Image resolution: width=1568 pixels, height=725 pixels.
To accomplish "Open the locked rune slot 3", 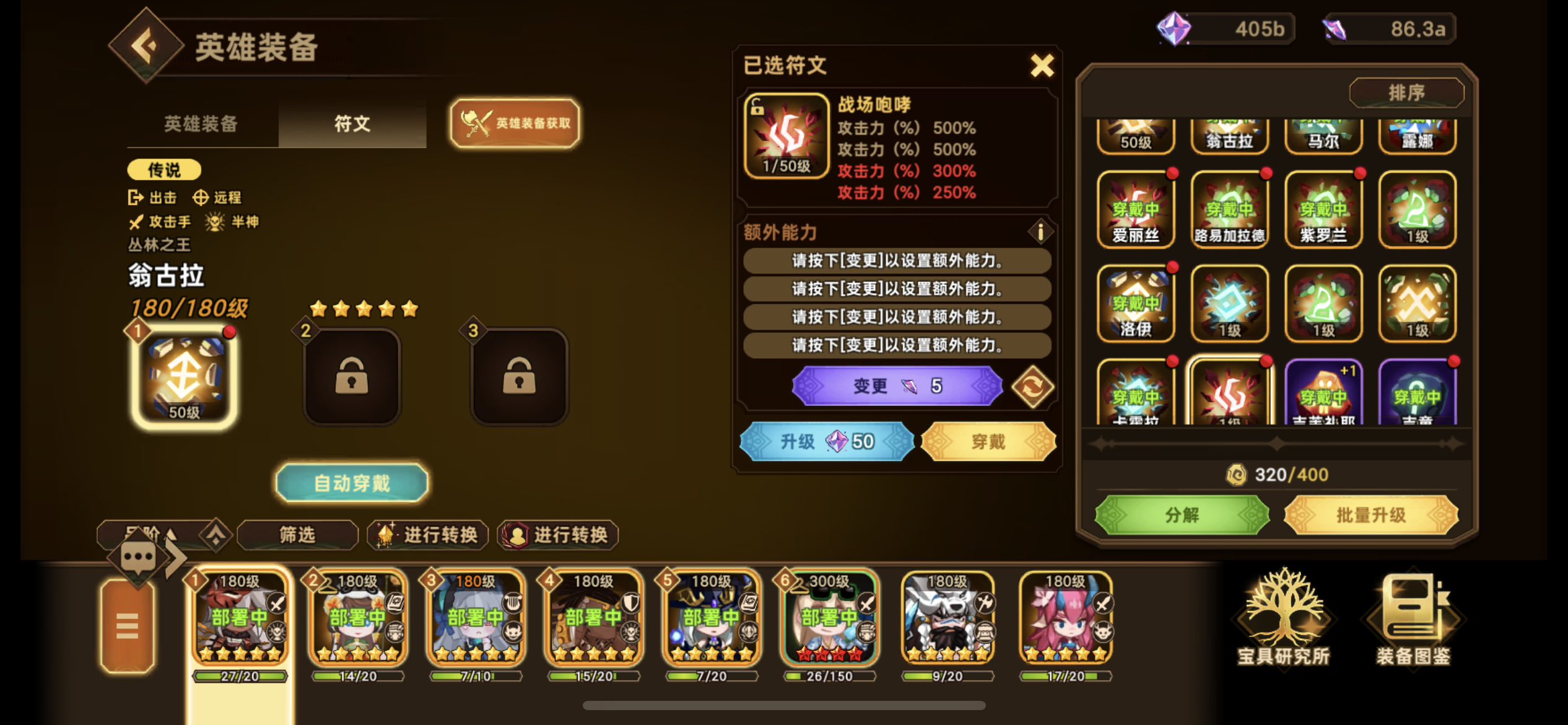I will click(519, 376).
